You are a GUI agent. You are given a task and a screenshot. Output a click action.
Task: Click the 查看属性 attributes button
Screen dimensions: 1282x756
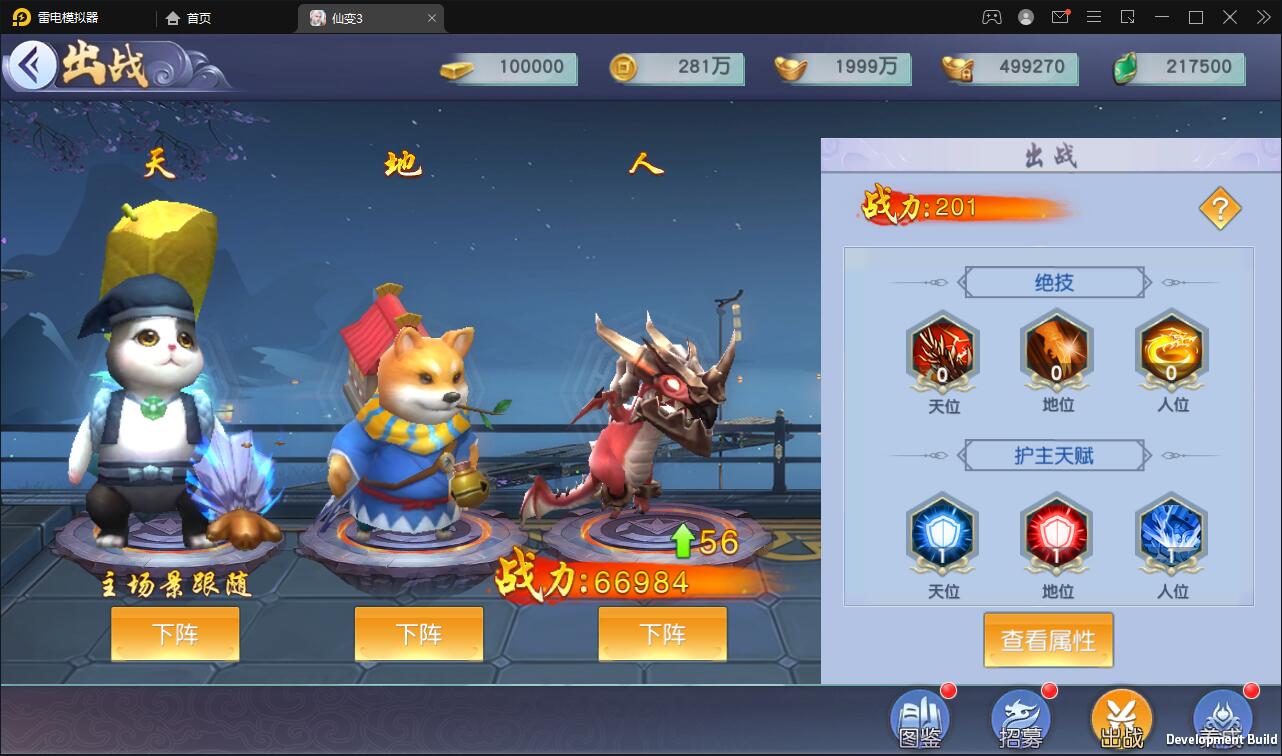pos(1048,640)
